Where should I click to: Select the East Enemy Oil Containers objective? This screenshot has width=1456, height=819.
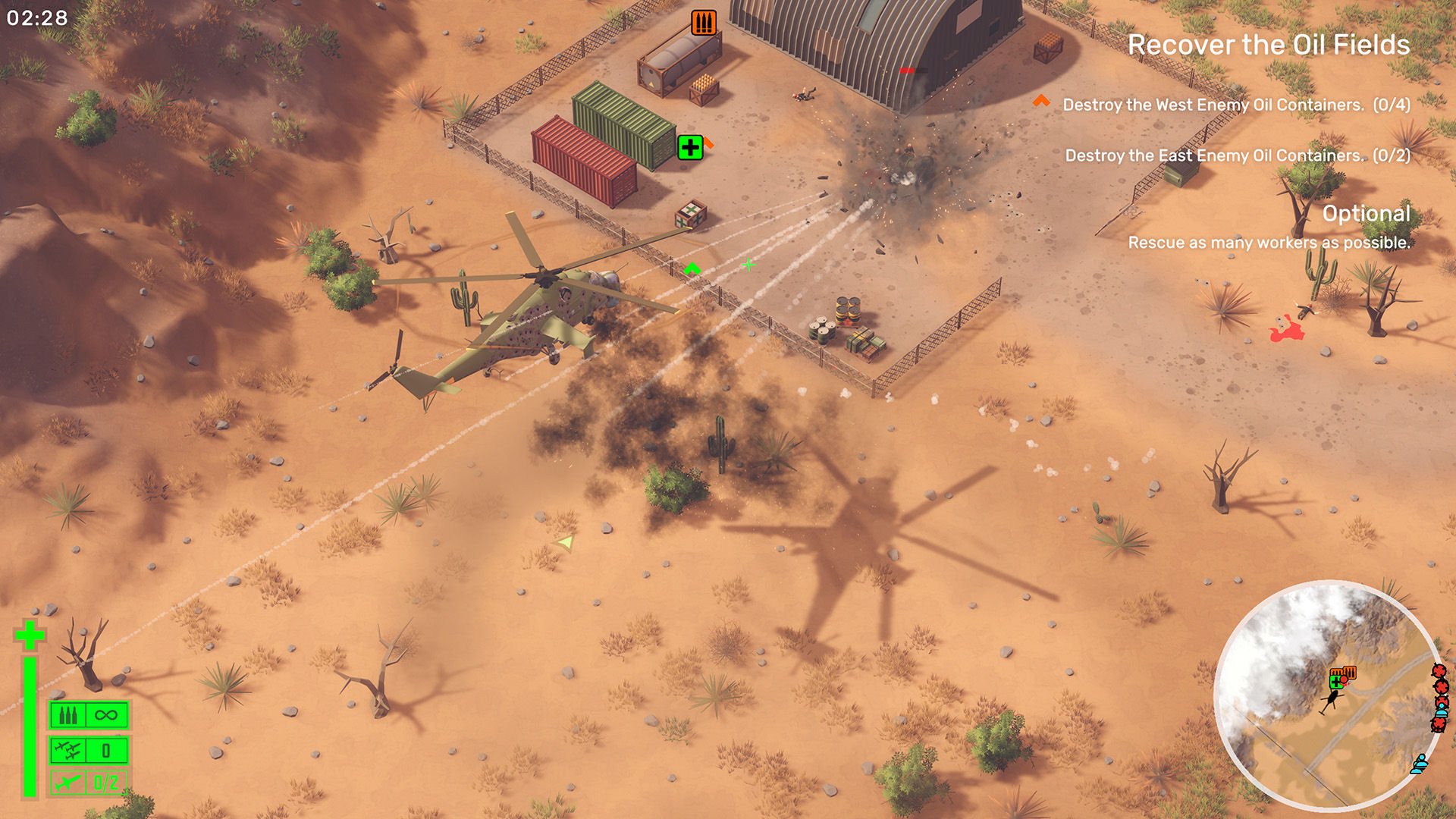tap(1237, 155)
